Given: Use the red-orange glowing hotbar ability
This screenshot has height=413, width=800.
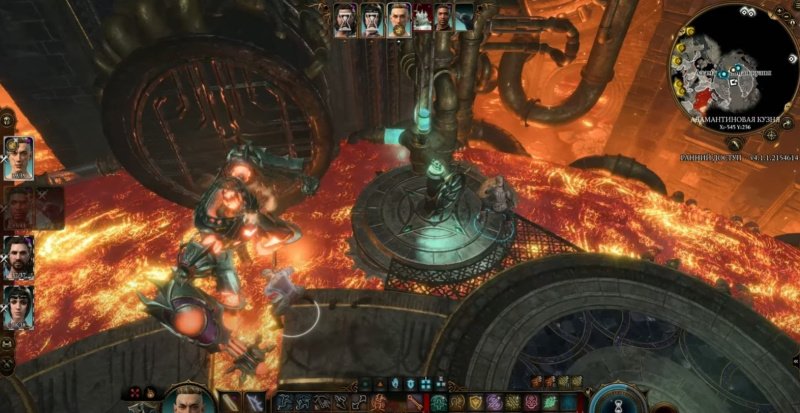Looking at the screenshot, I should point(378,402).
